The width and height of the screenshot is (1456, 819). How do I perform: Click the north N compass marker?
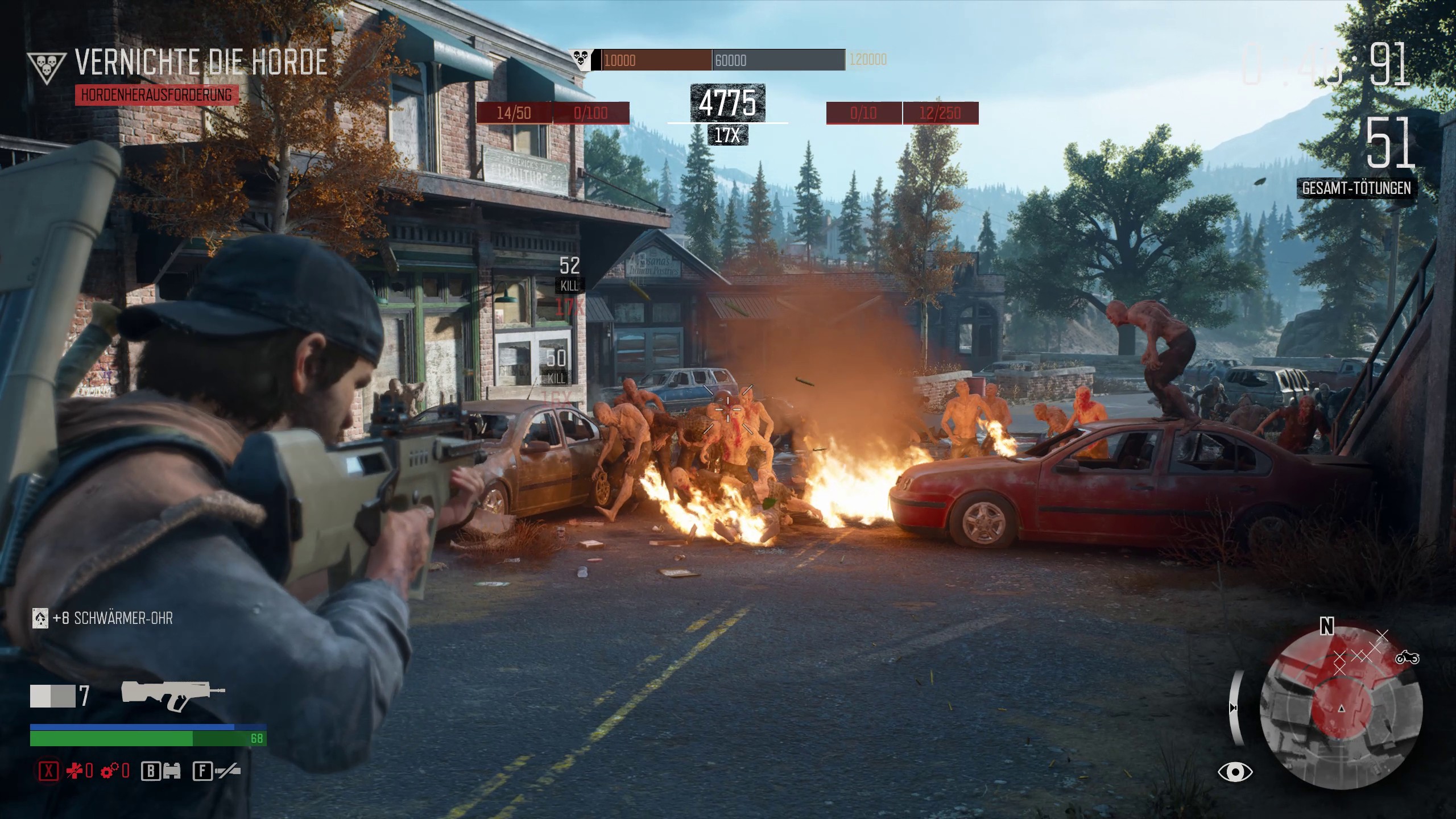(x=1326, y=627)
